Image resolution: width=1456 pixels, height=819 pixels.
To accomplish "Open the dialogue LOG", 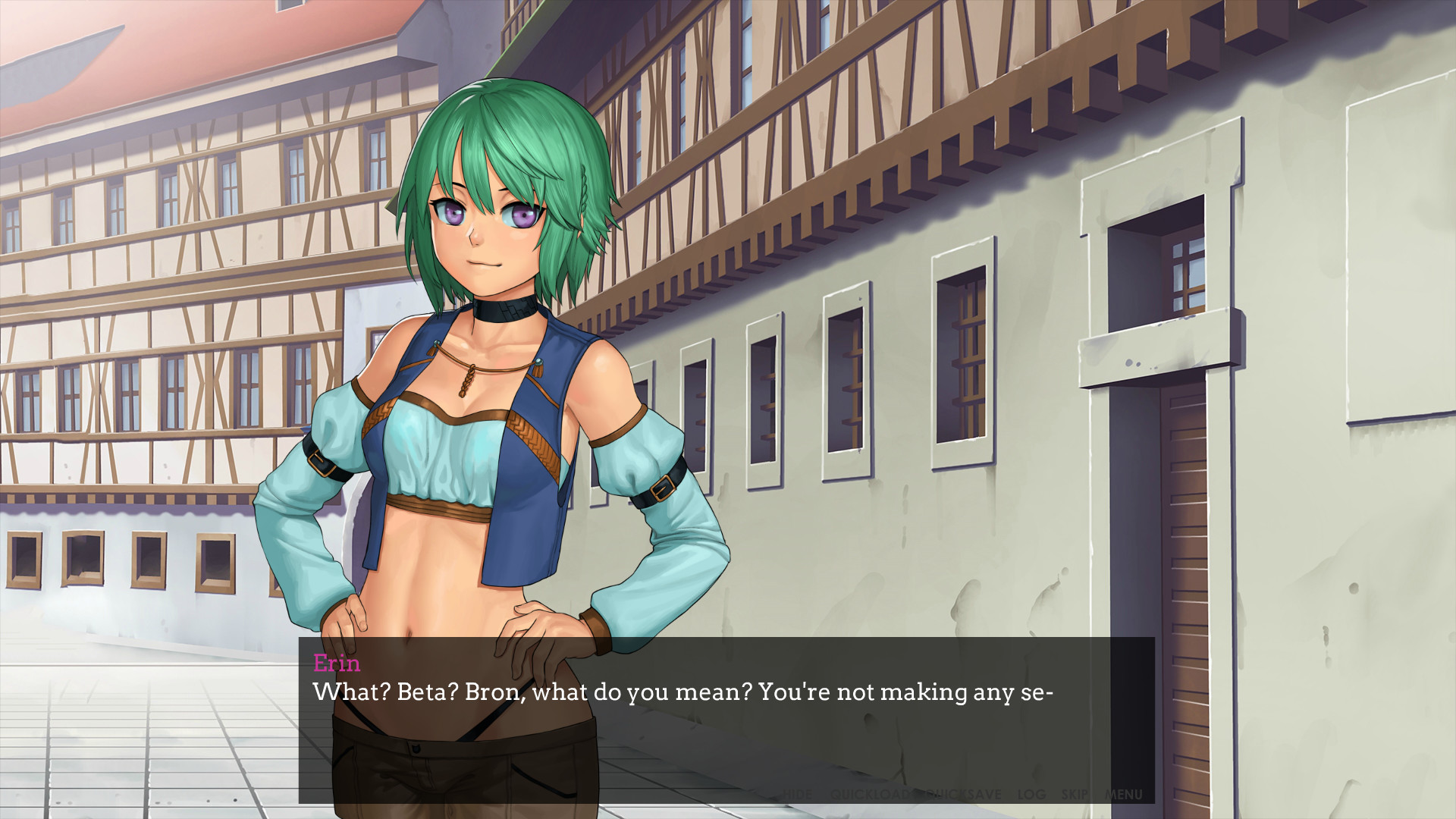I will click(1031, 795).
